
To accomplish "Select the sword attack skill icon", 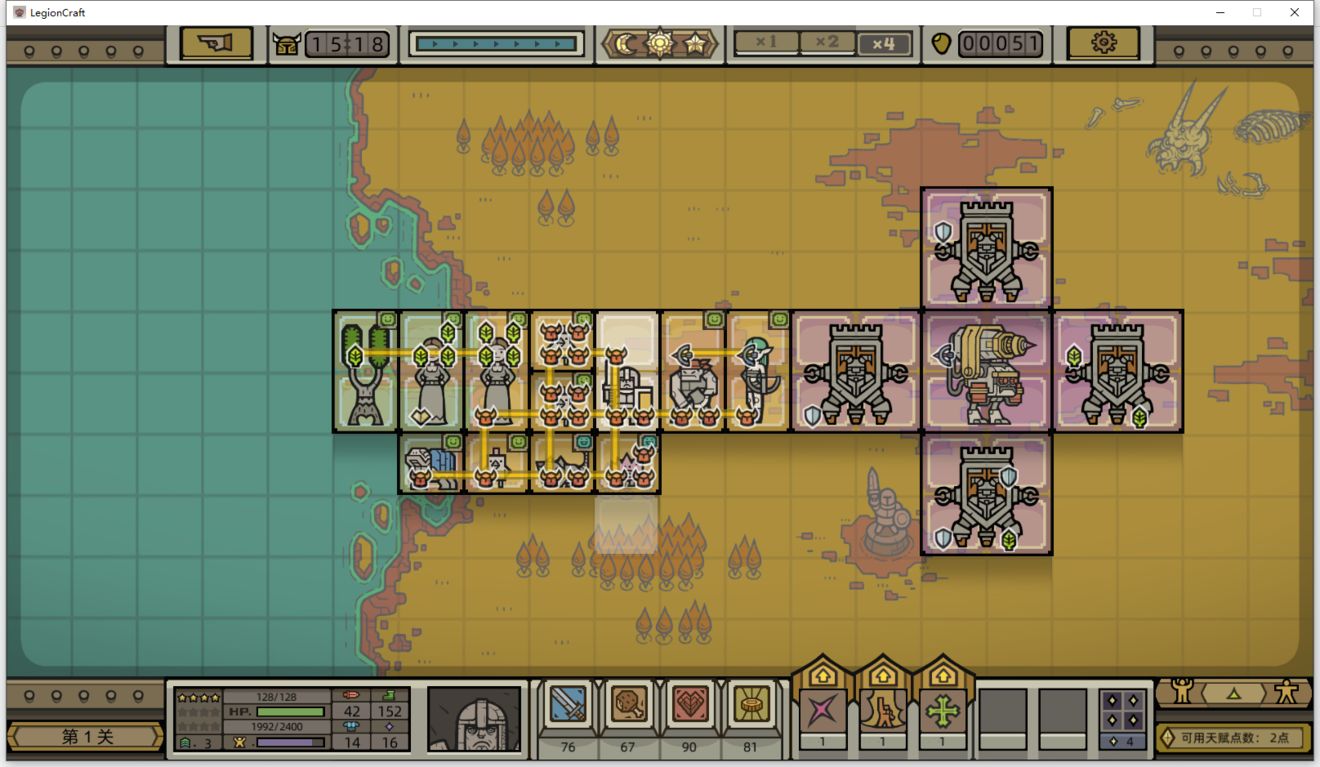I will coord(569,707).
